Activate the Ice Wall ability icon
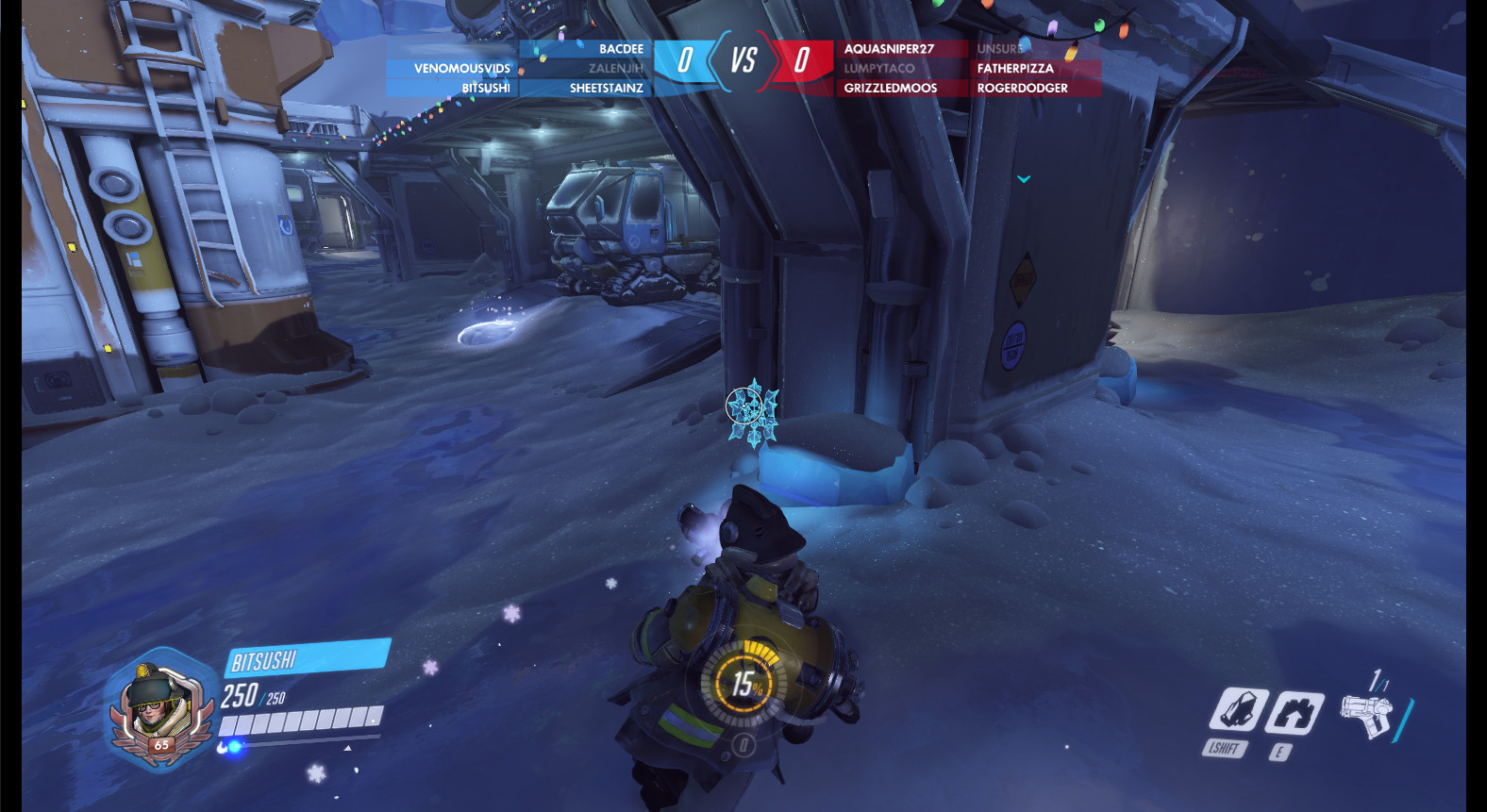The width and height of the screenshot is (1487, 812). [1294, 712]
